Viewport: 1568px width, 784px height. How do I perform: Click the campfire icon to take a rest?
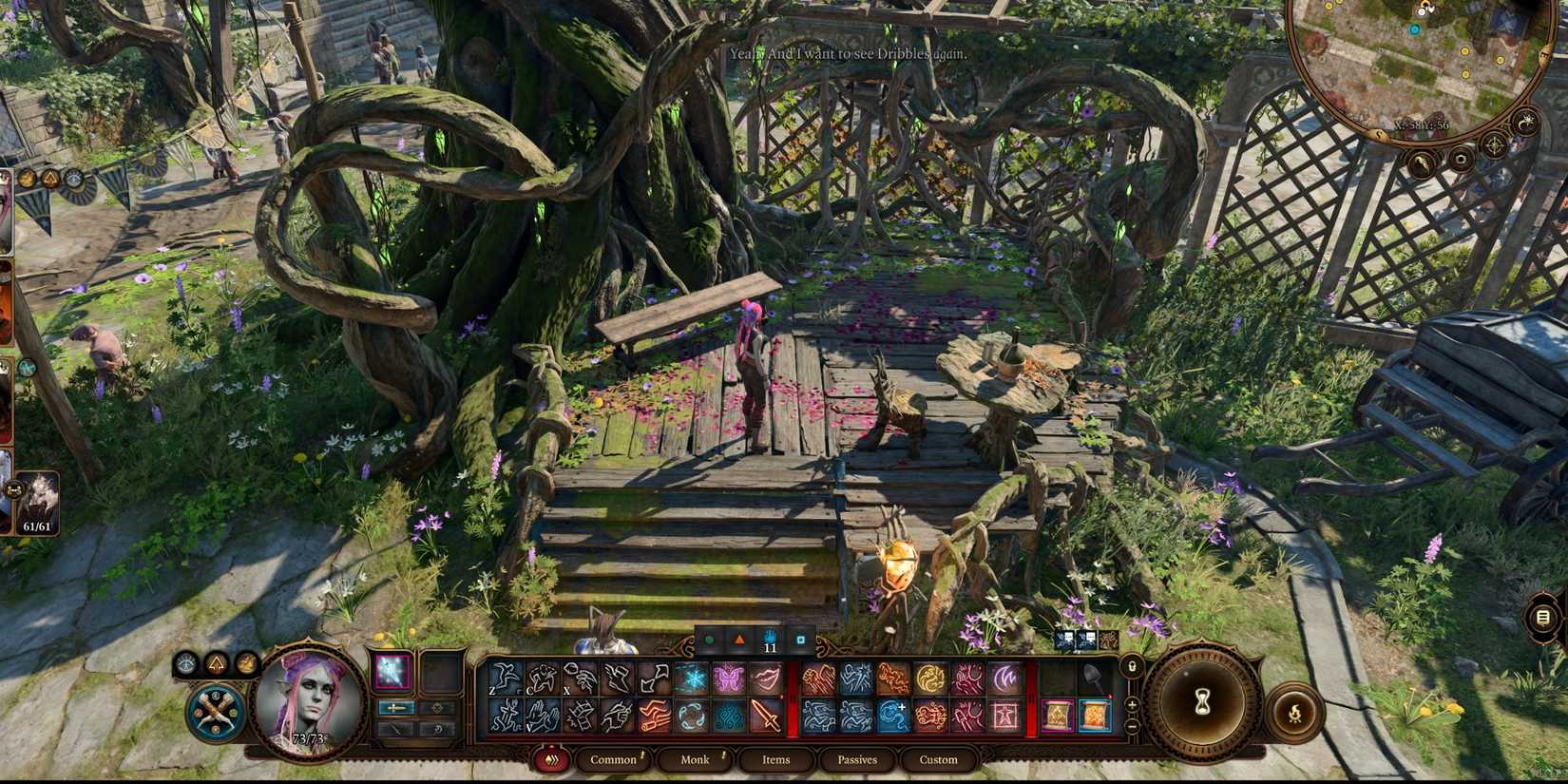1295,712
